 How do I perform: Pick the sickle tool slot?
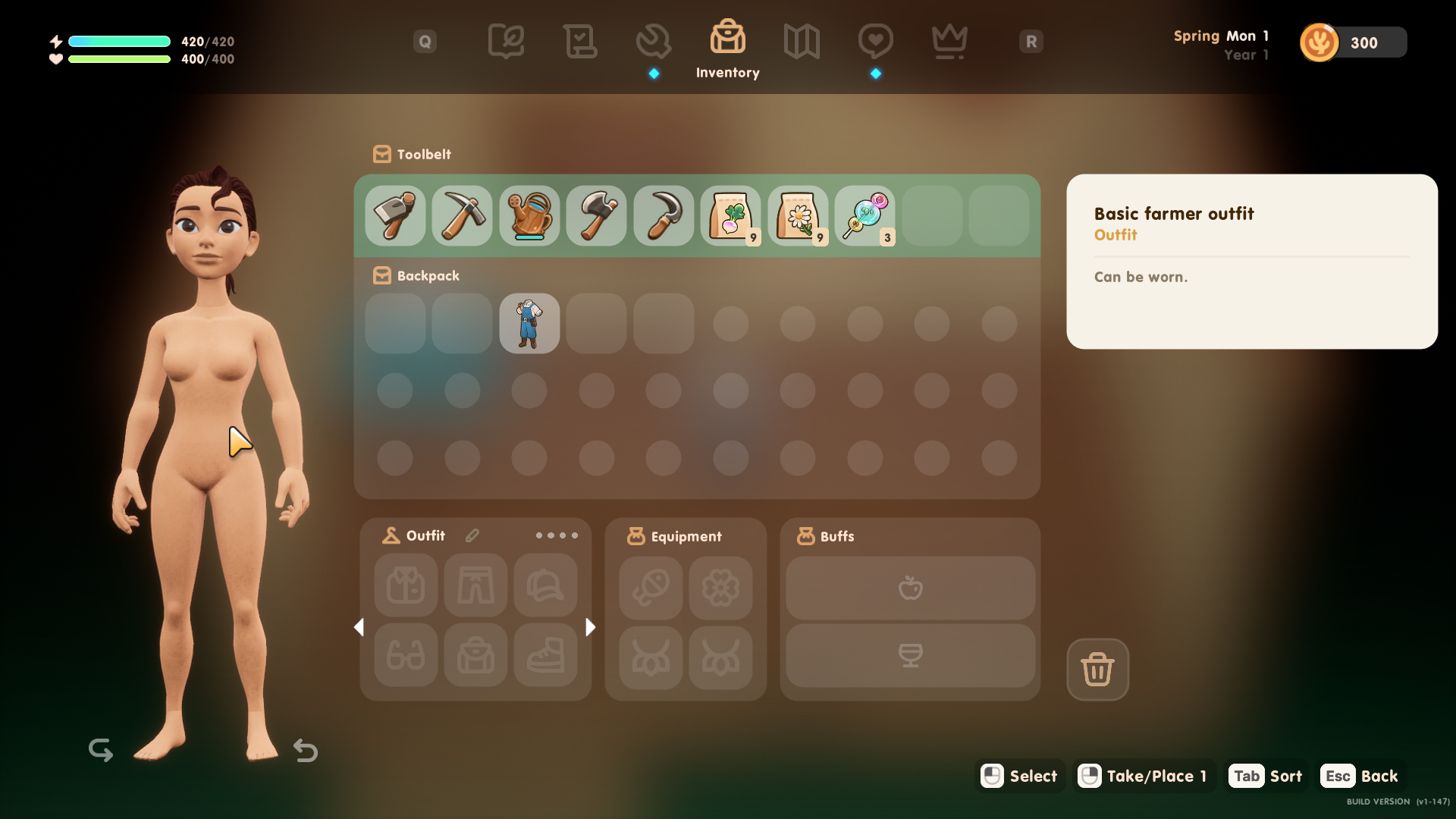tap(664, 216)
